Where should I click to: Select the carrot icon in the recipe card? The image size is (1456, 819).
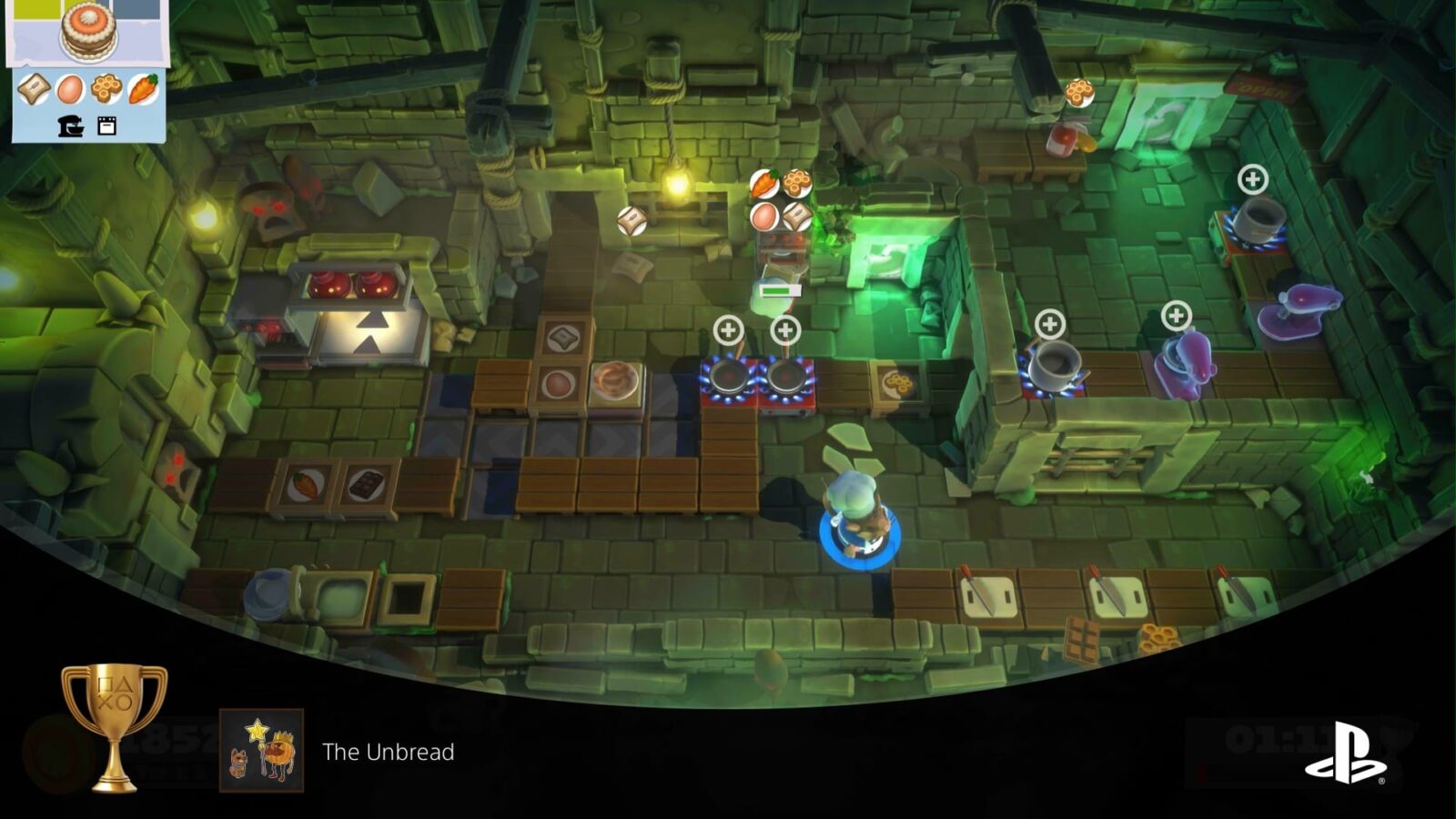coord(141,89)
